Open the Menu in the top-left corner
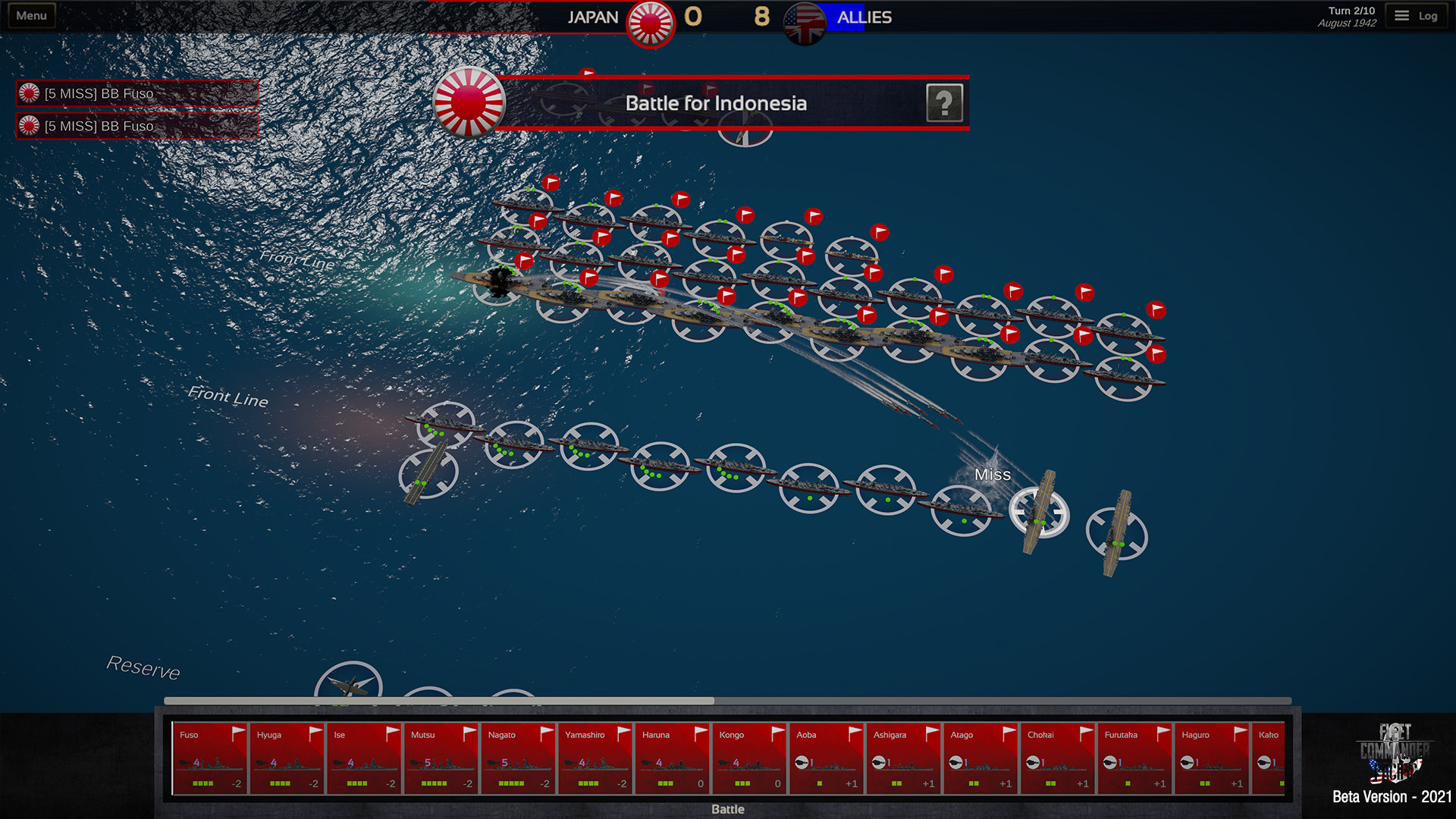The image size is (1456, 819). [30, 14]
